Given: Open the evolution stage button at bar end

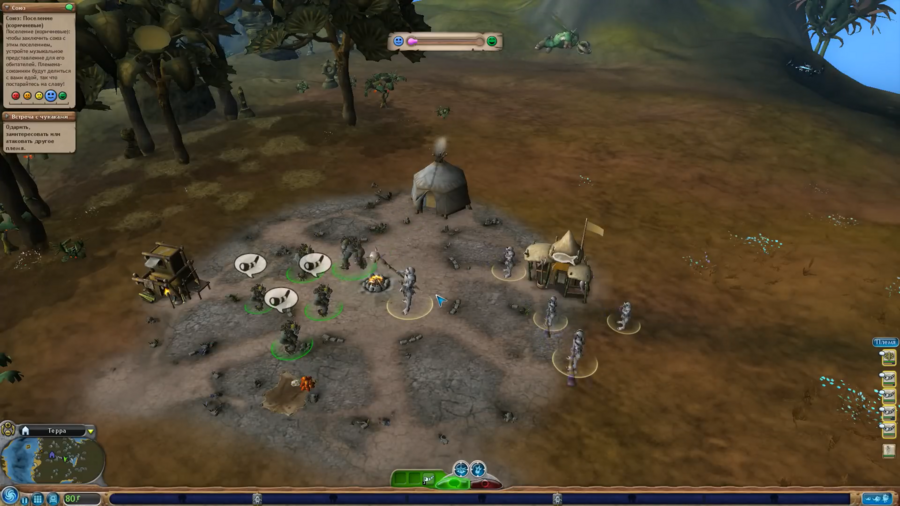Looking at the screenshot, I should click(877, 498).
